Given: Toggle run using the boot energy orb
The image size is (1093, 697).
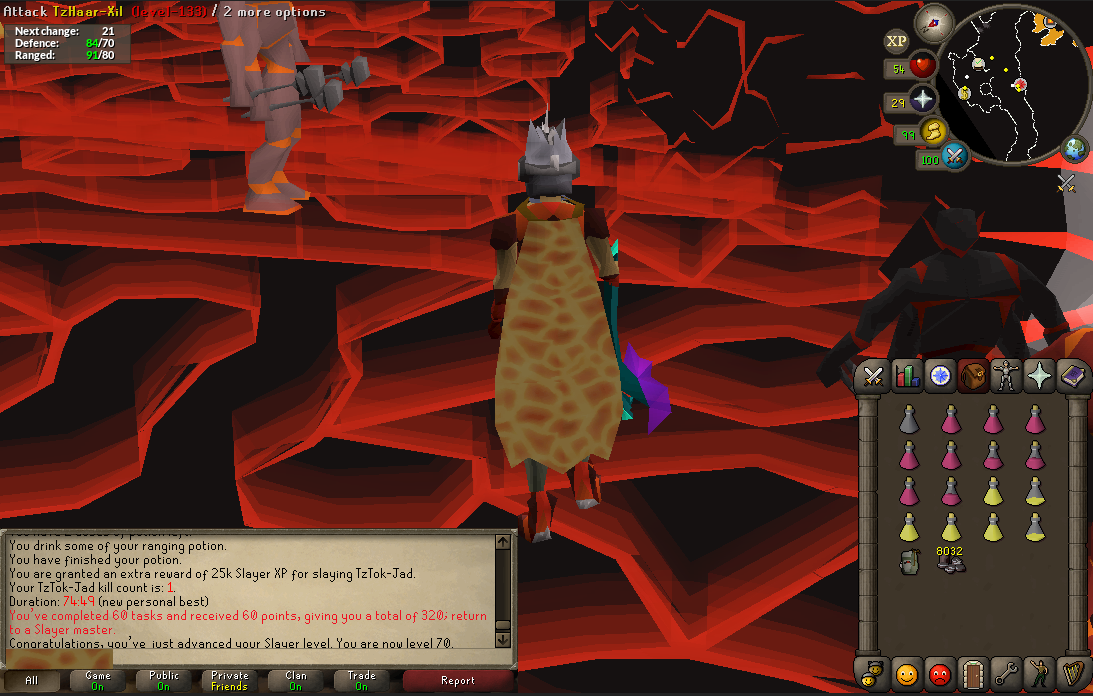Looking at the screenshot, I should point(933,132).
